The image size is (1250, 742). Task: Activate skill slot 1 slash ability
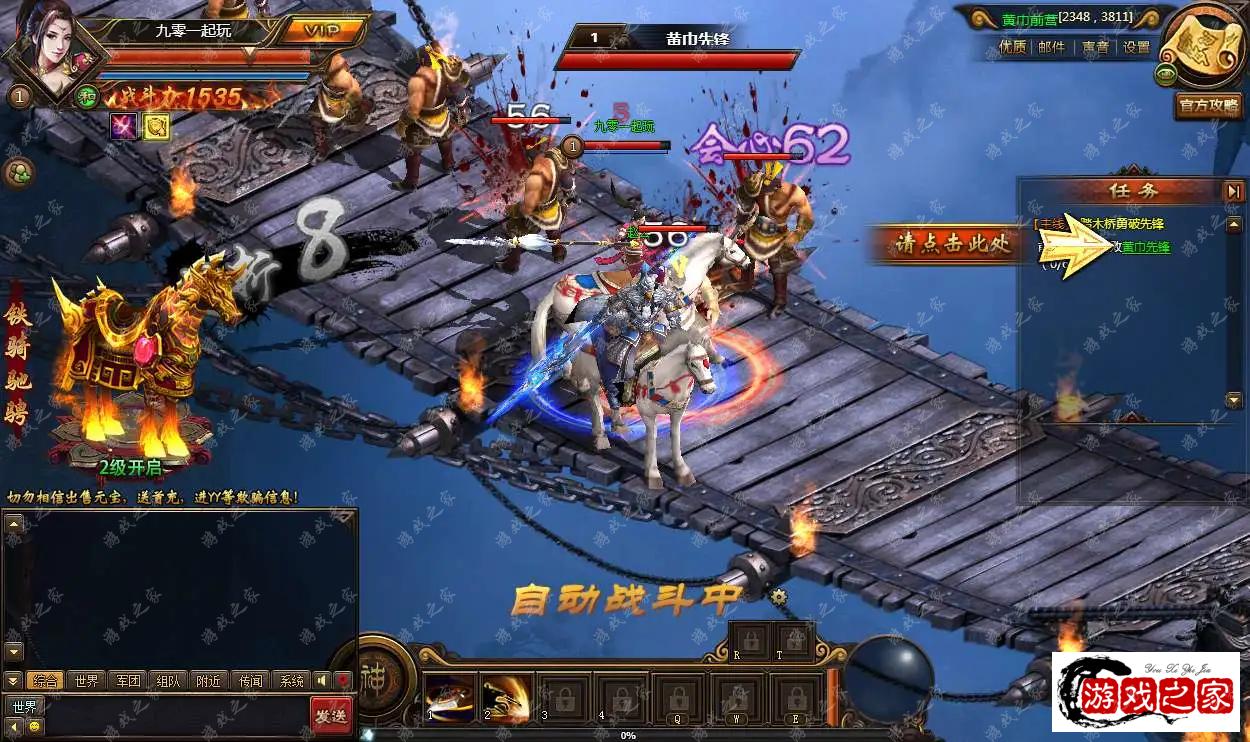[449, 696]
